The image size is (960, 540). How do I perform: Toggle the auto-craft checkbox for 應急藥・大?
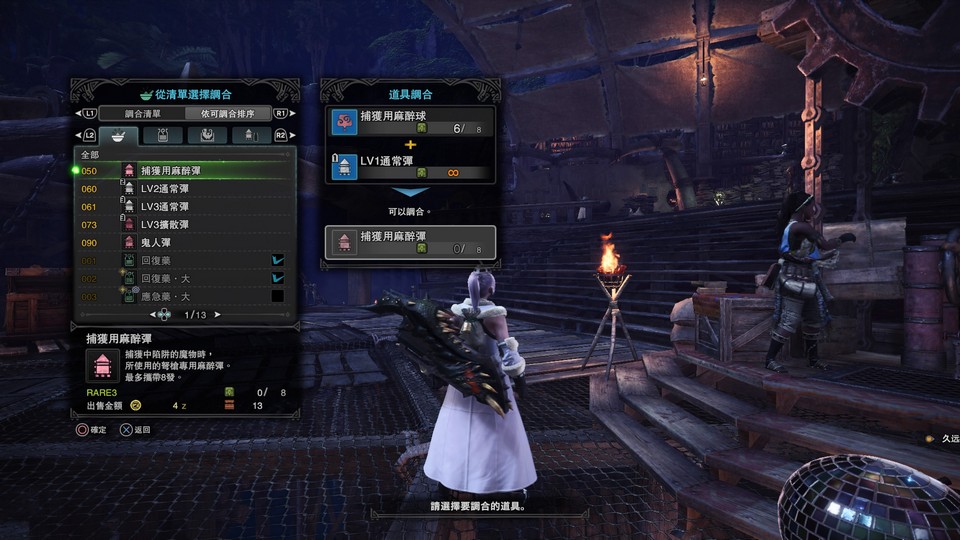(278, 297)
